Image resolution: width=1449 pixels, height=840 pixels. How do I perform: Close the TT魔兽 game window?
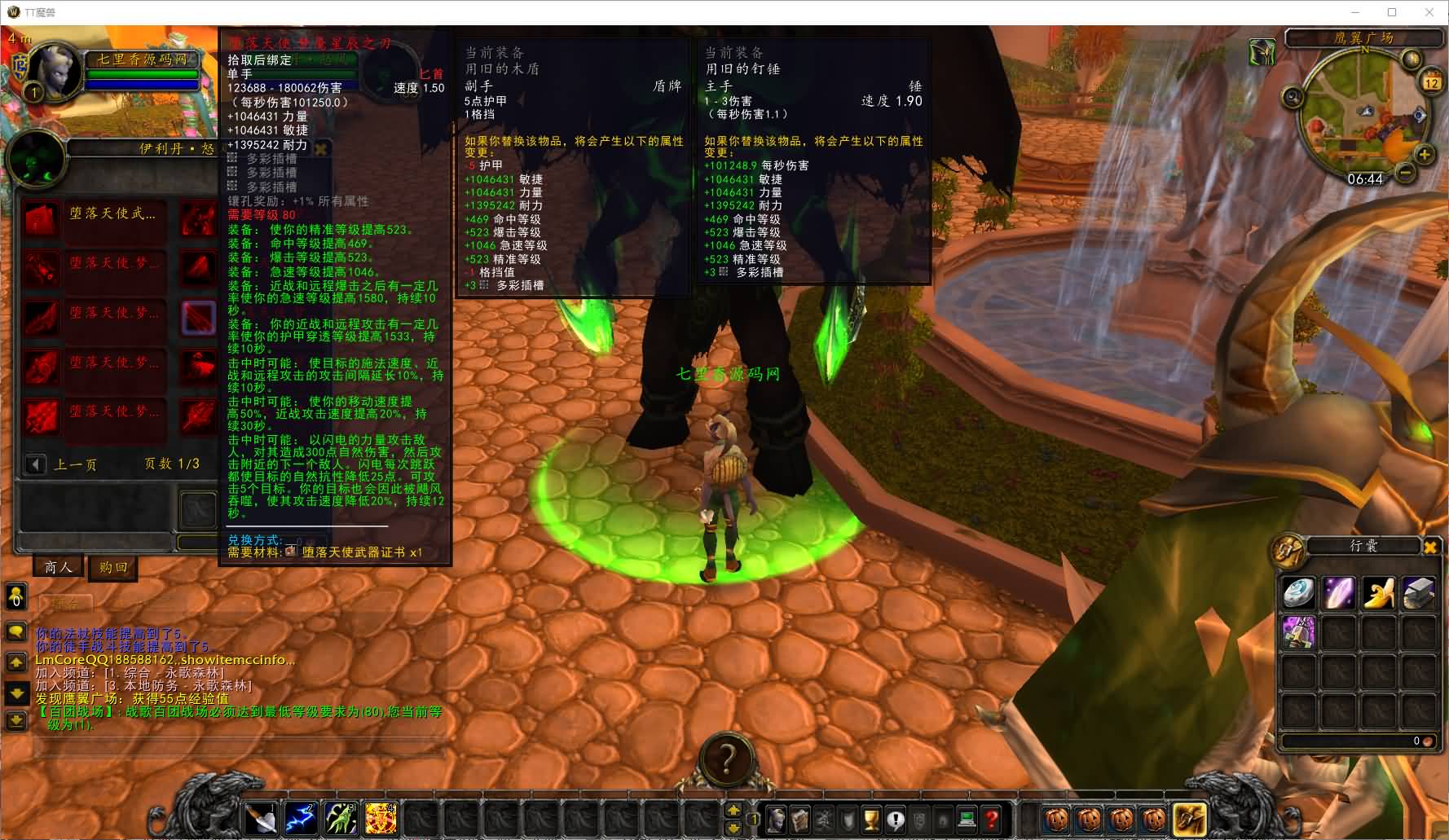tap(1429, 12)
